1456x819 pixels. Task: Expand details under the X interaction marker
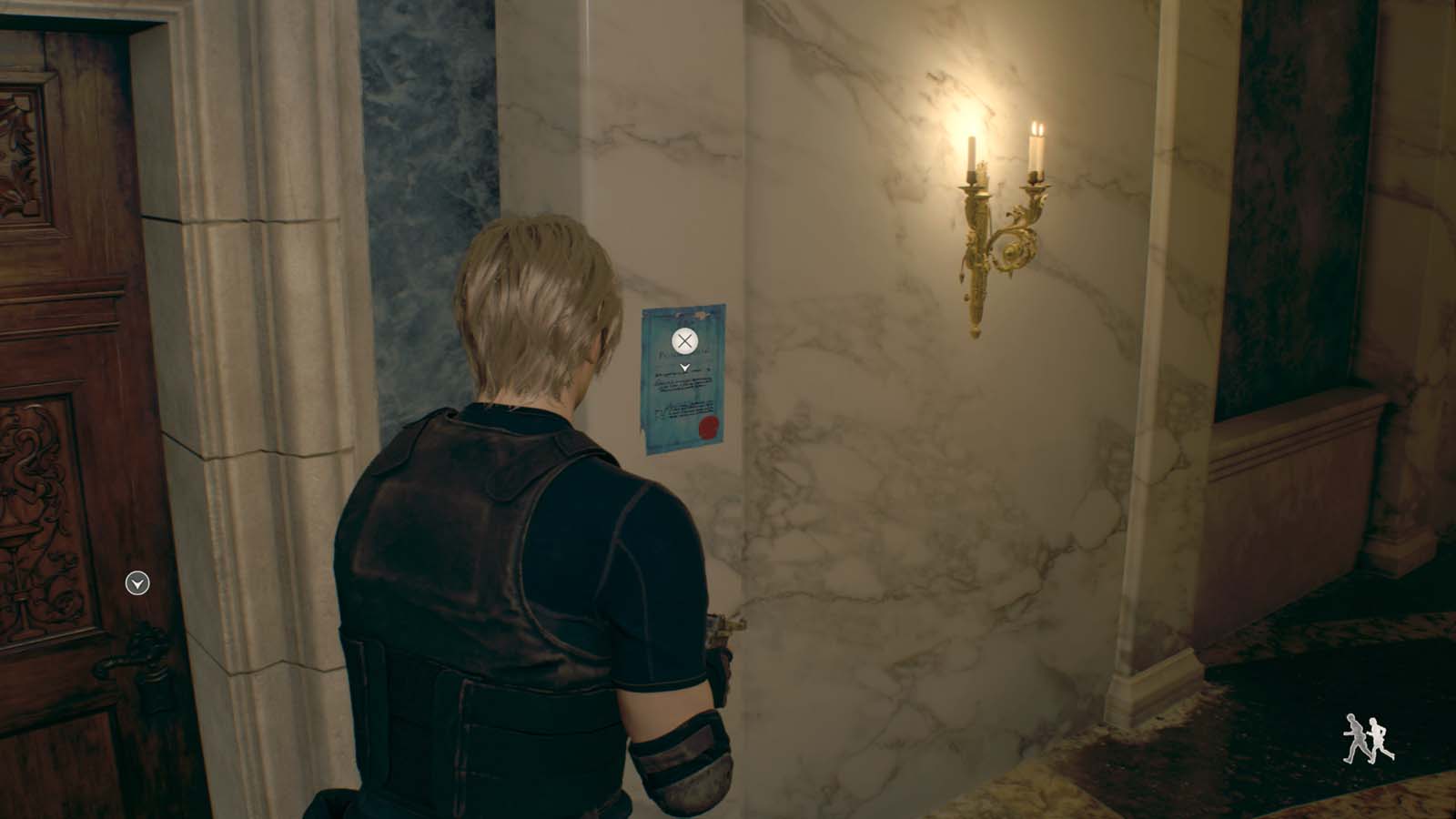(685, 367)
